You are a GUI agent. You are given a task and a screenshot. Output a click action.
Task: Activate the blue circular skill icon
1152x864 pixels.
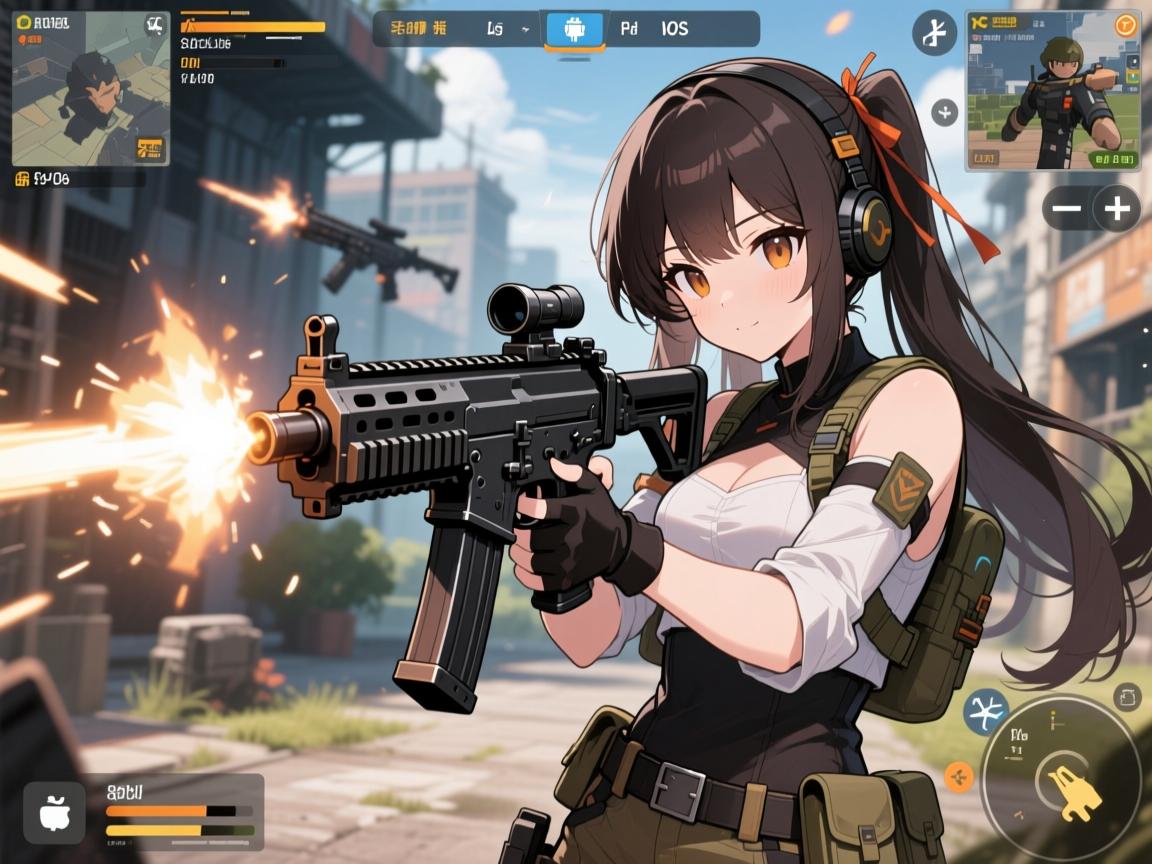point(985,712)
